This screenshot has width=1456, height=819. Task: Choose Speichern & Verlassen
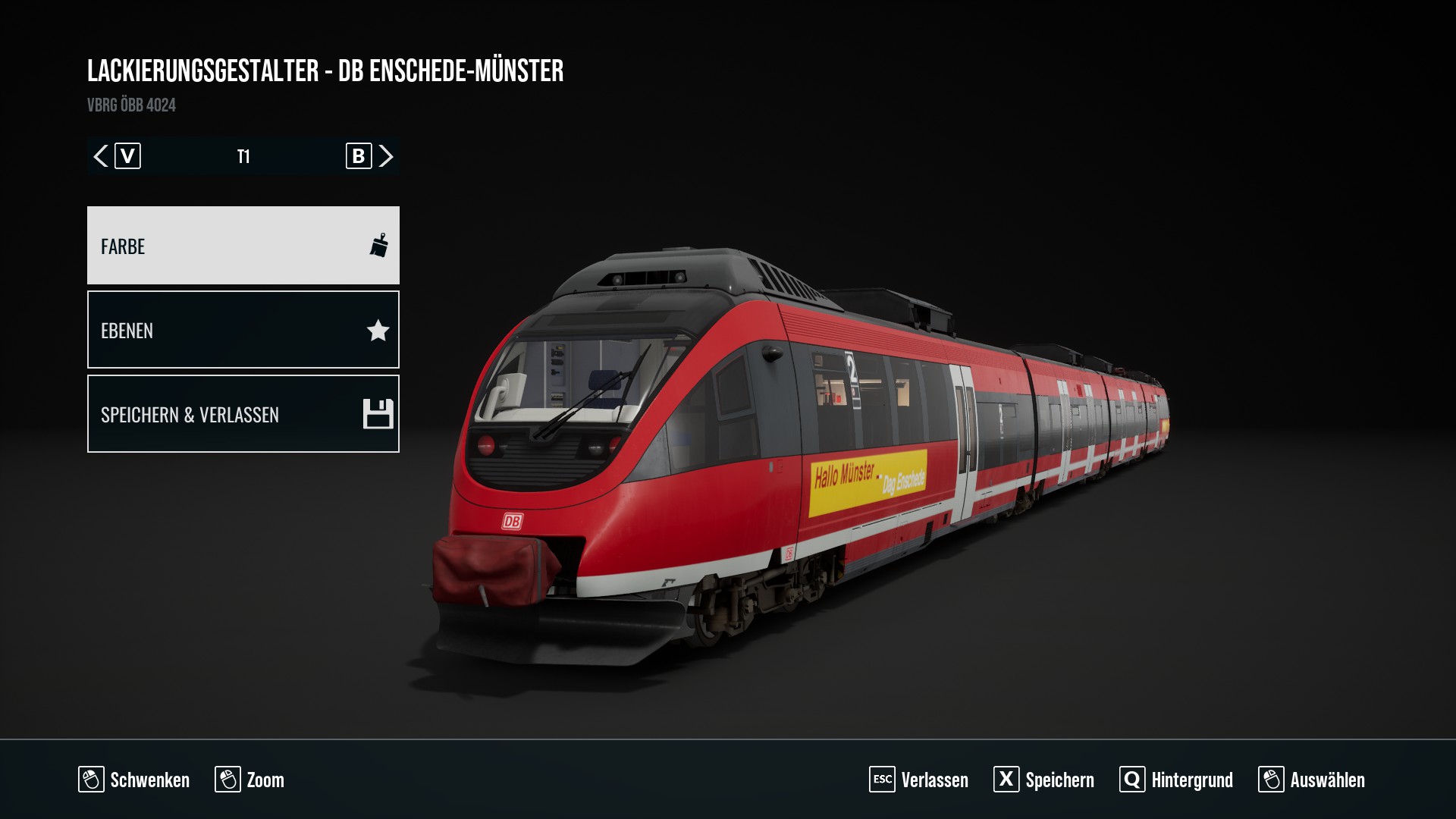[243, 414]
